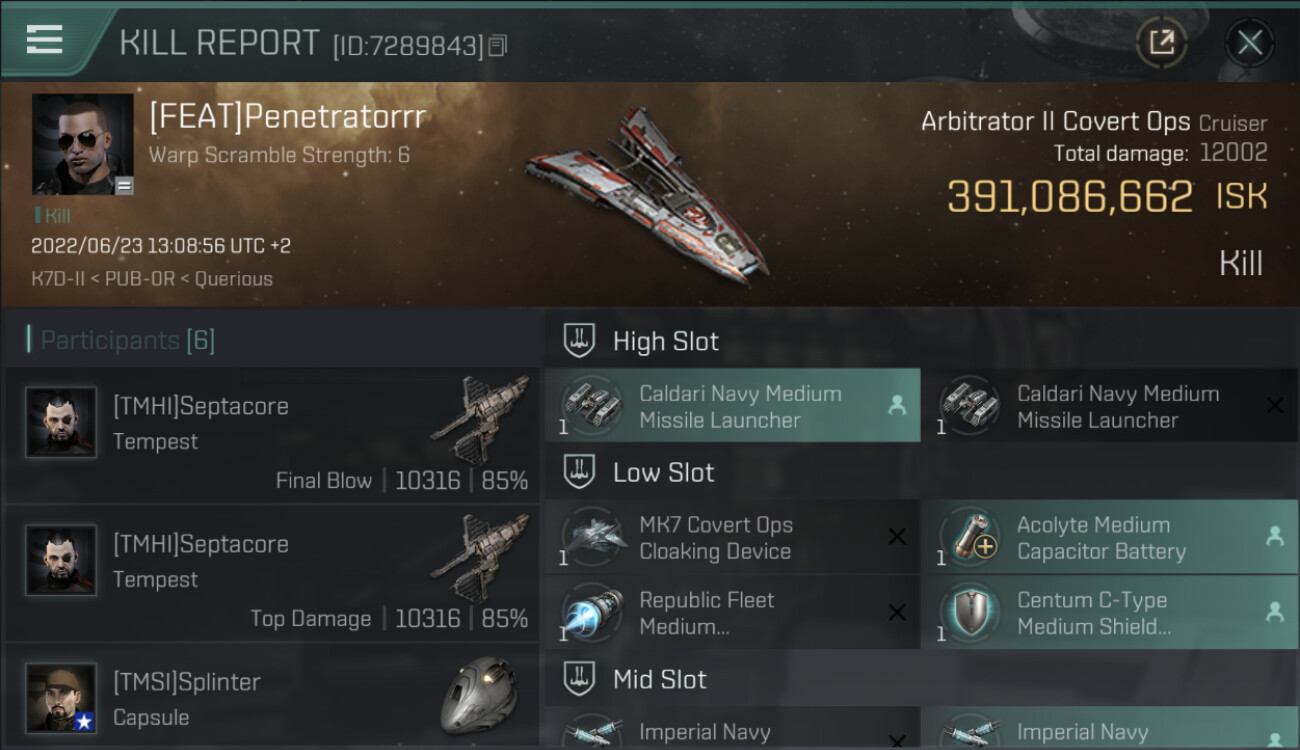Select the Centum C-Type Medium Shield module

tap(1109, 613)
